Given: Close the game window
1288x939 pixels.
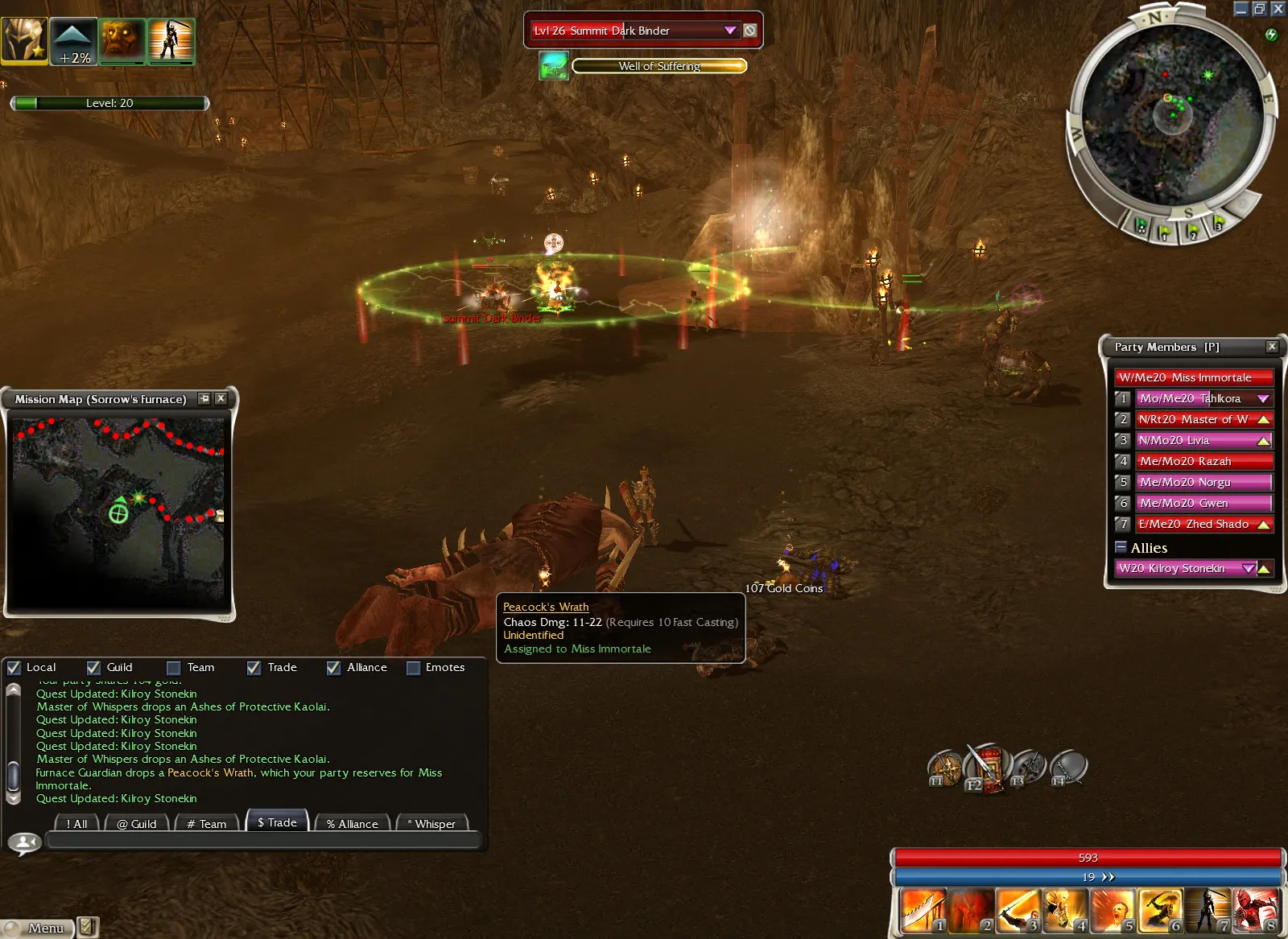Looking at the screenshot, I should tap(1278, 9).
